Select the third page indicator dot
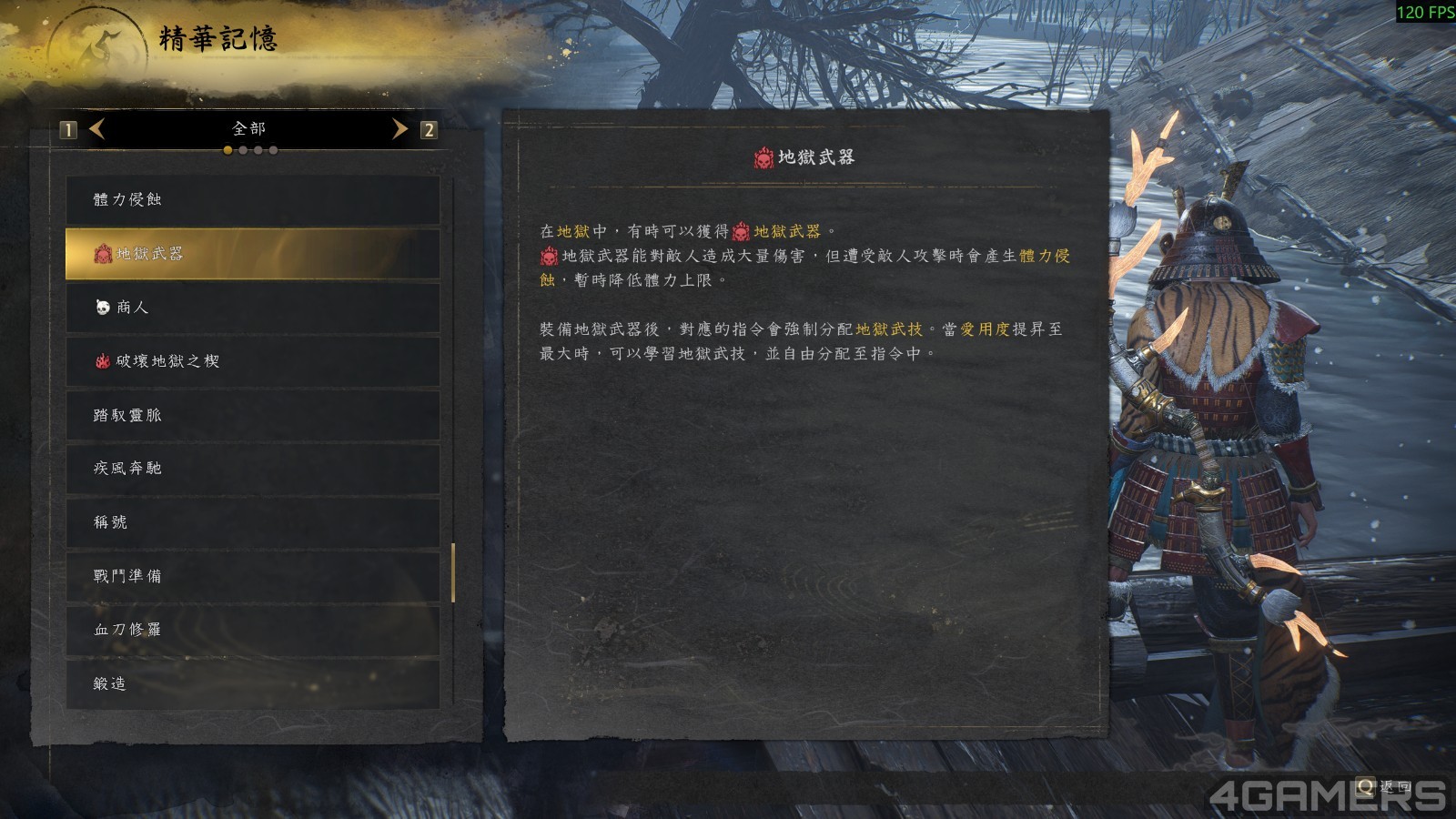The height and width of the screenshot is (819, 1456). (x=258, y=151)
